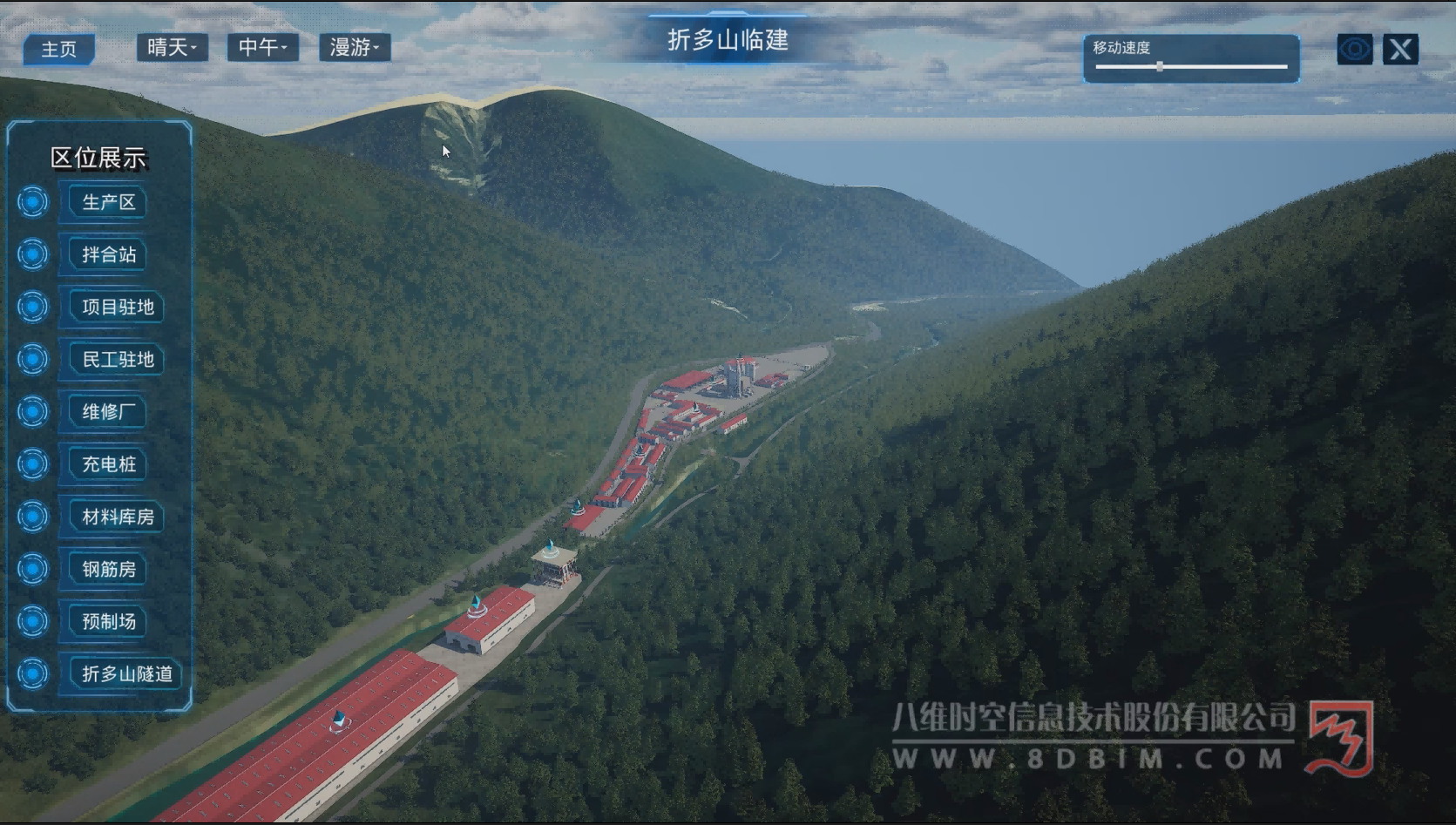Viewport: 1456px width, 825px height.
Task: Click the 钢筋房 location button
Action: click(x=109, y=569)
